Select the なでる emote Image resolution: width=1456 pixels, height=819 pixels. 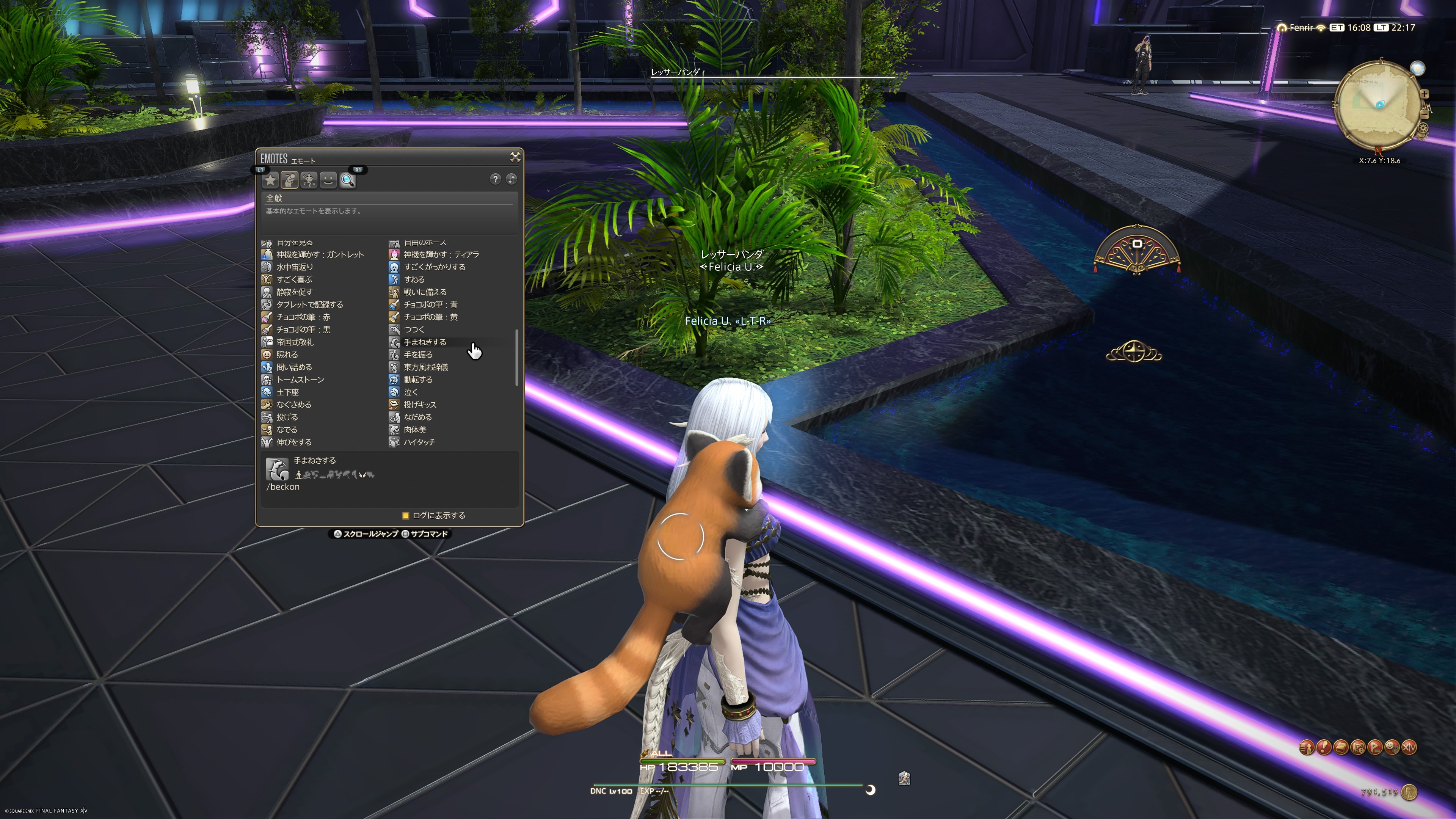(287, 430)
